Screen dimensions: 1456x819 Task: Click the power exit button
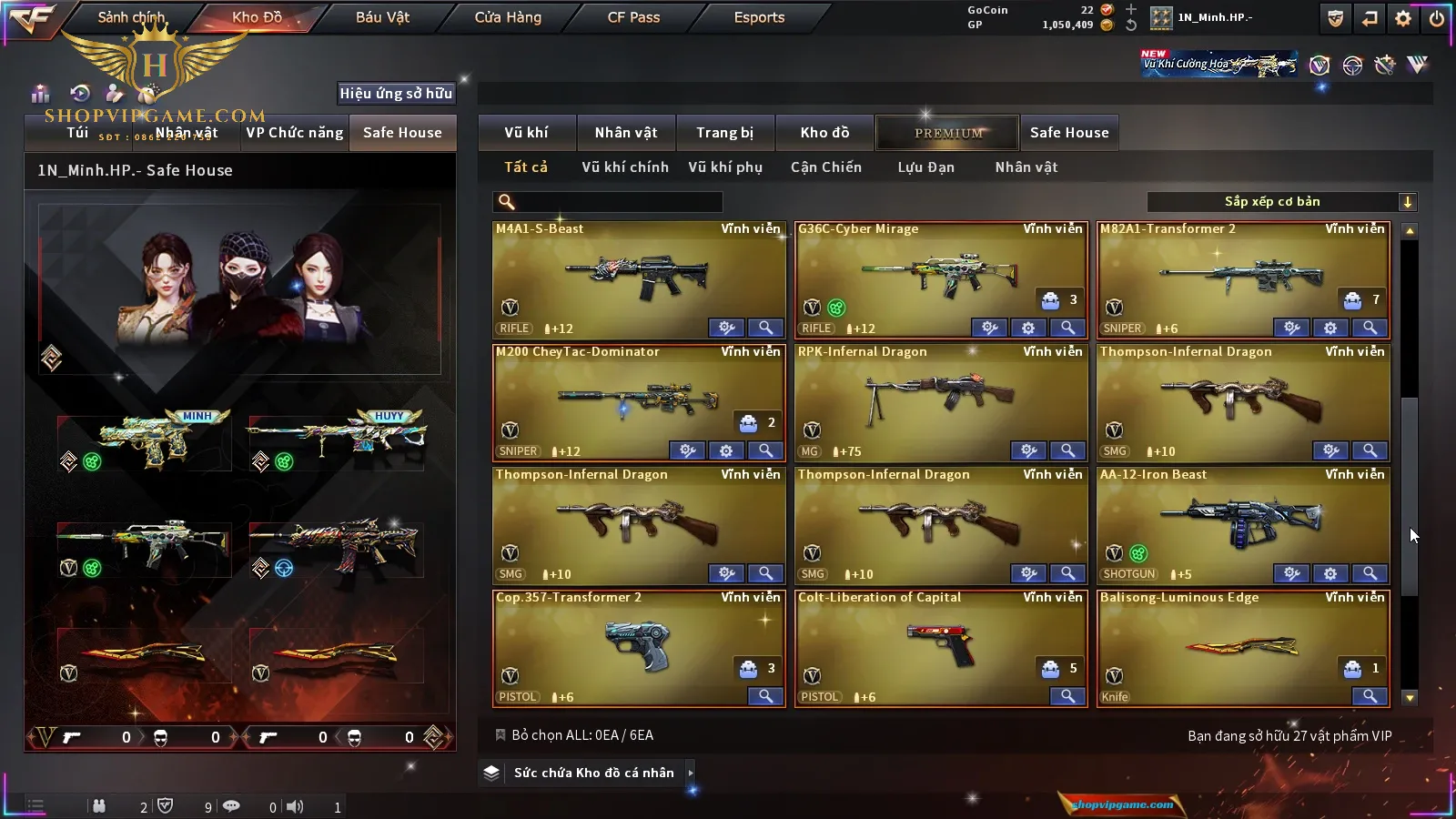(1436, 18)
